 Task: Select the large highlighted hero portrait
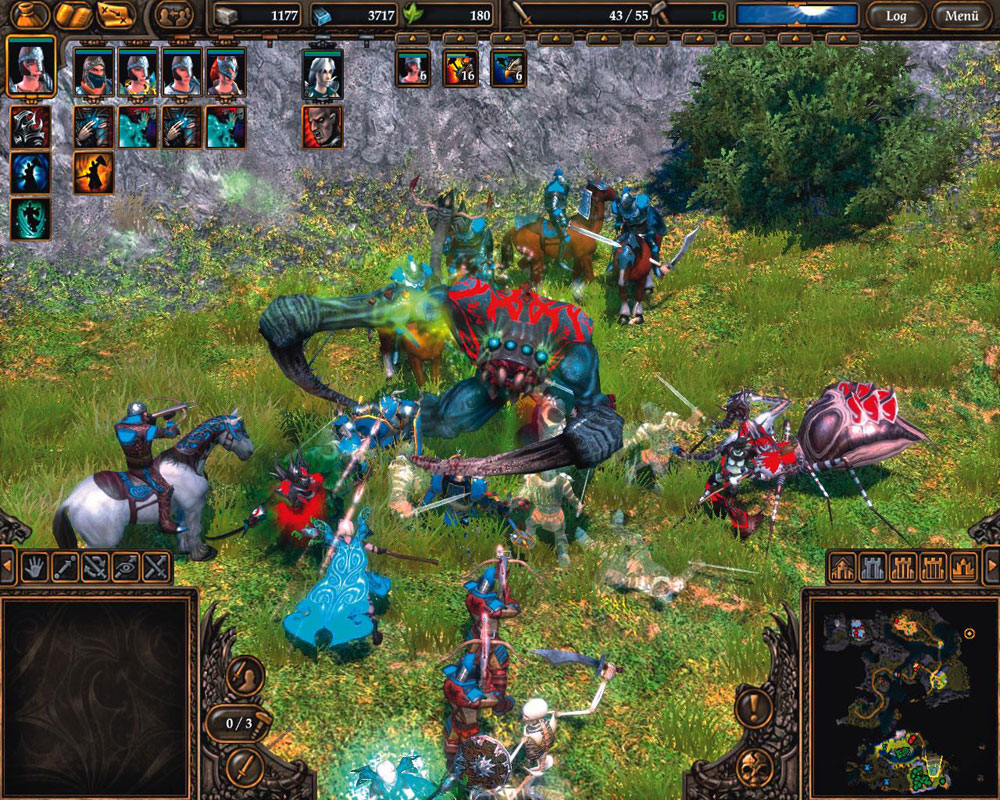(30, 66)
